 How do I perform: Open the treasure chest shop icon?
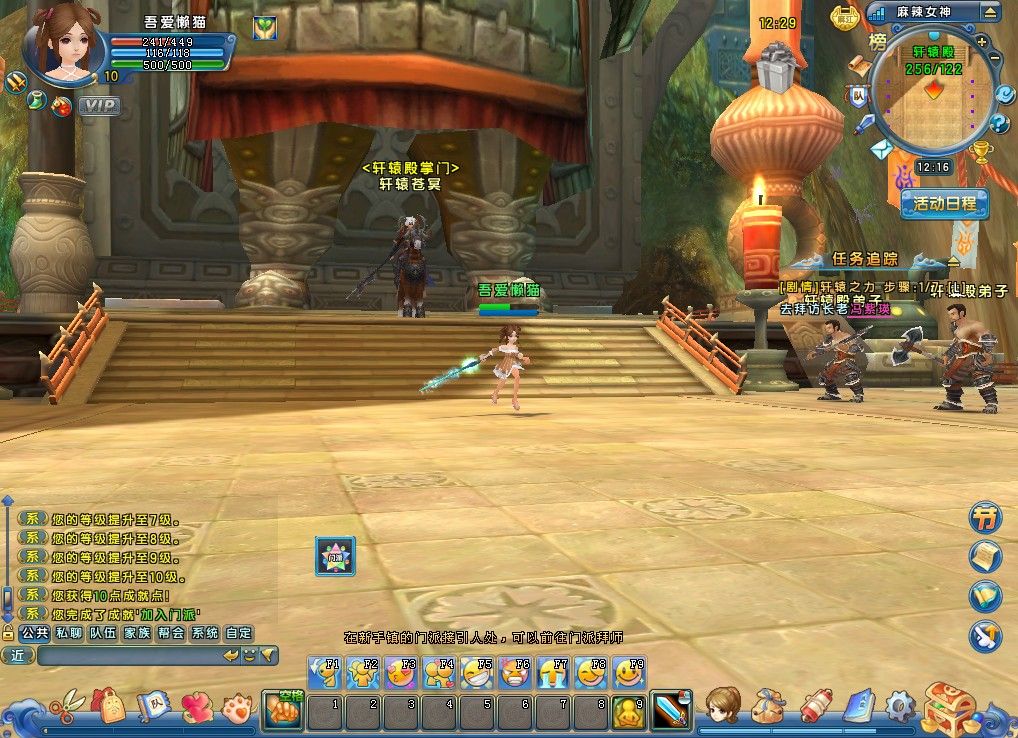[x=948, y=706]
